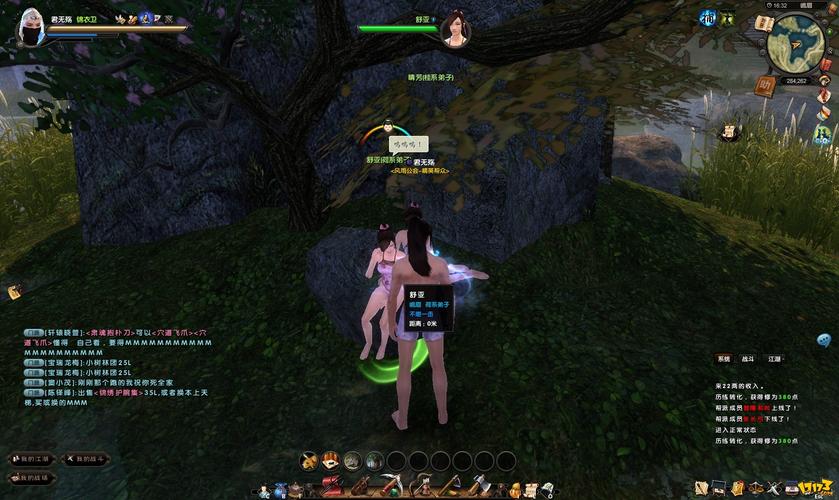Open the quest scroll icon on the left edge
This screenshot has height=500, width=839.
coord(14,291)
